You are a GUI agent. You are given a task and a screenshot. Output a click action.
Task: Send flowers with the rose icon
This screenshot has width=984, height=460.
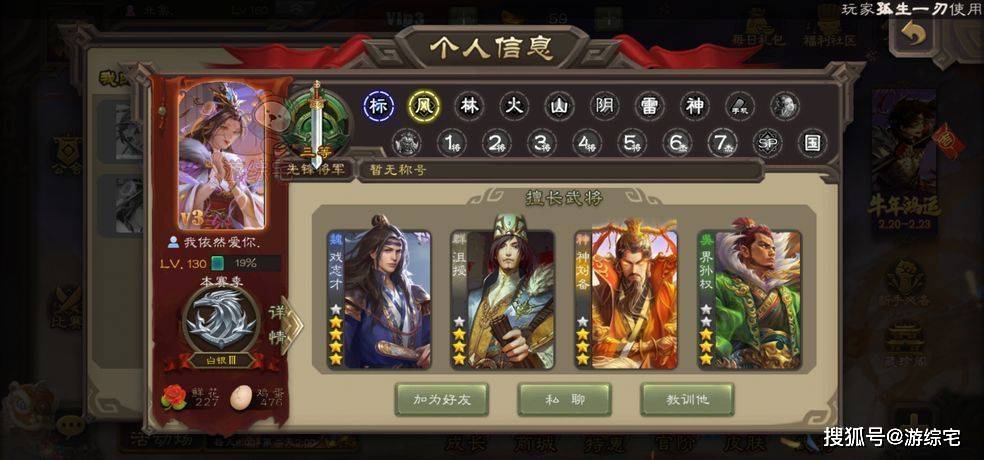174,397
